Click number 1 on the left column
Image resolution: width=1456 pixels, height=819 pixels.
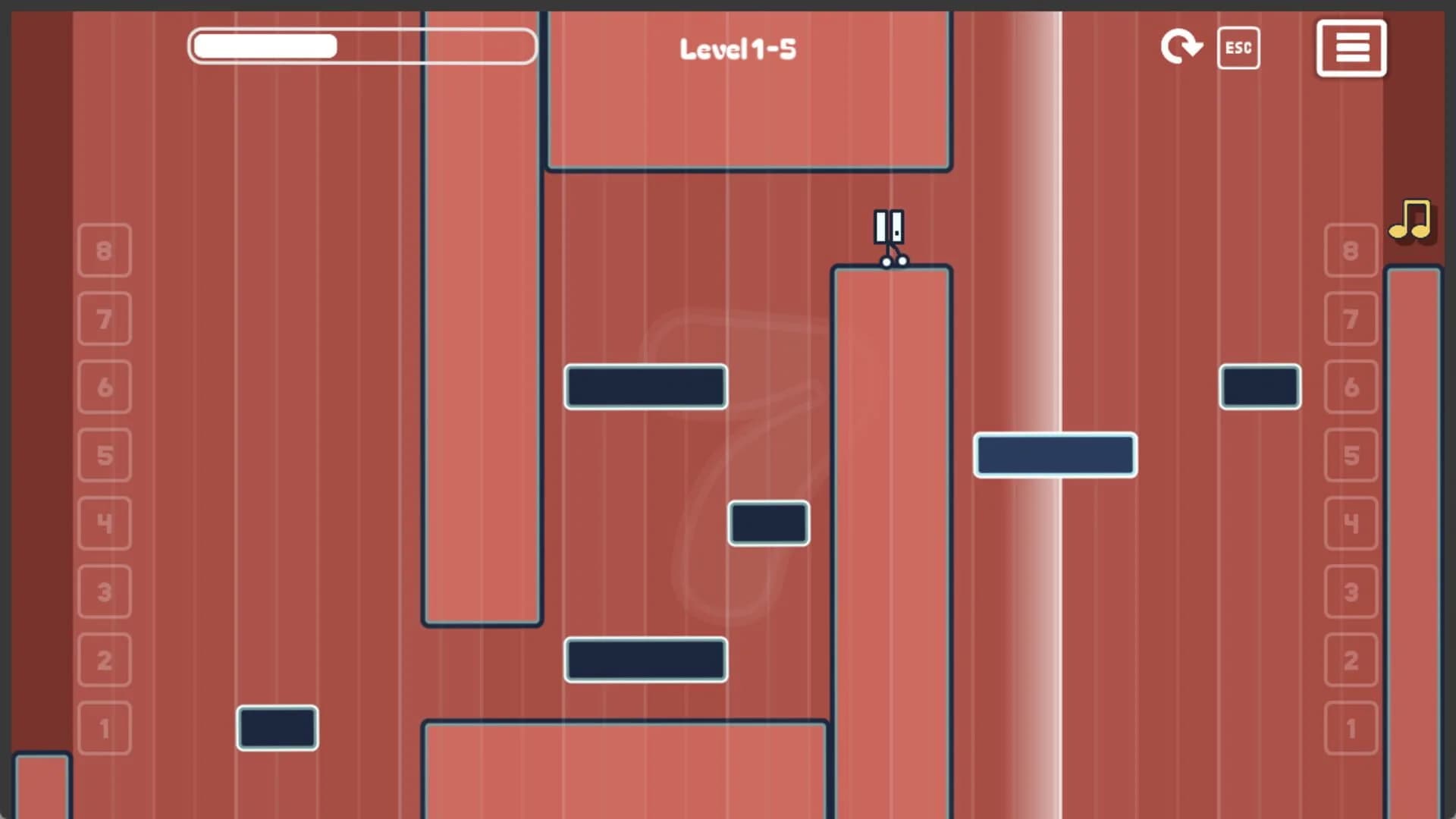click(104, 728)
